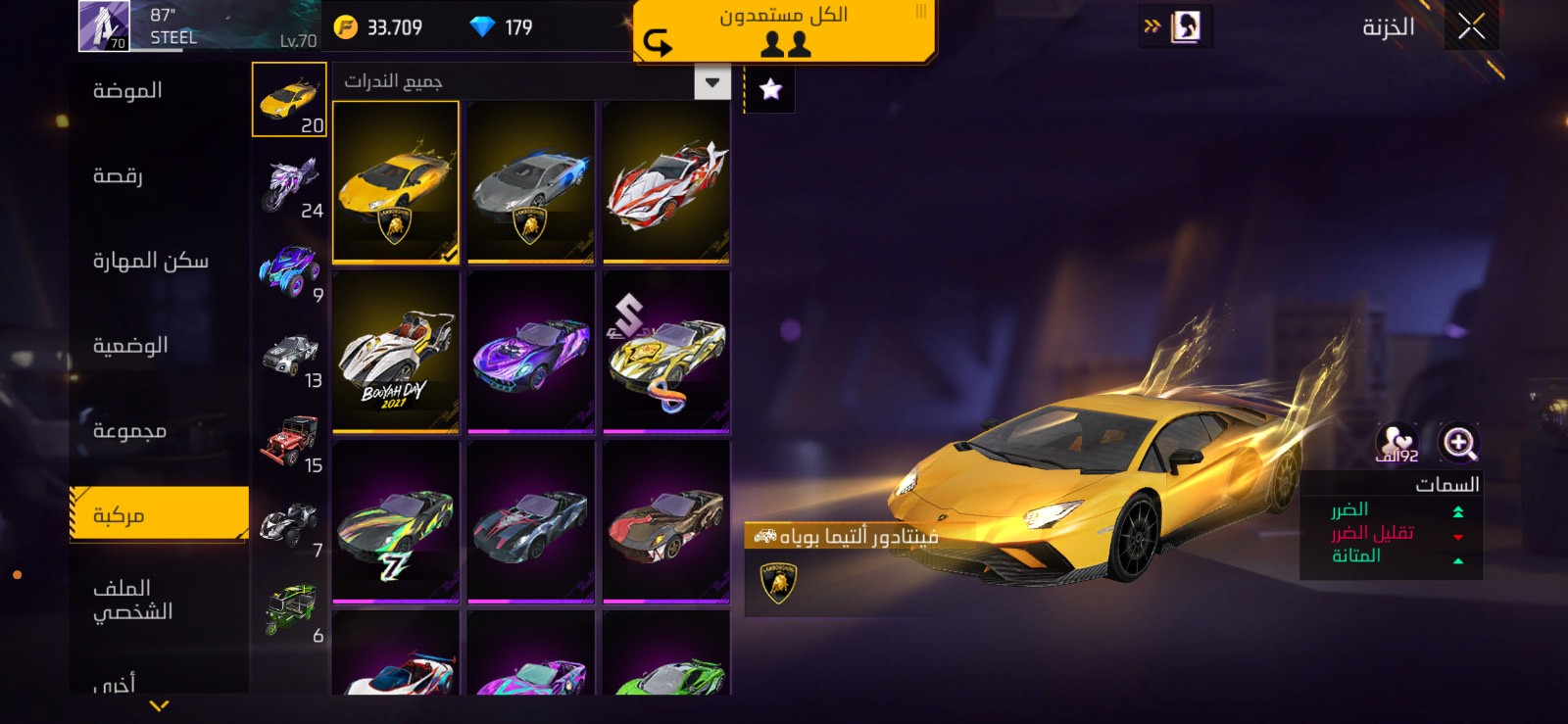Select the Booyah Day 2021 car skin
Screen dimensions: 1568x724
[x=396, y=352]
